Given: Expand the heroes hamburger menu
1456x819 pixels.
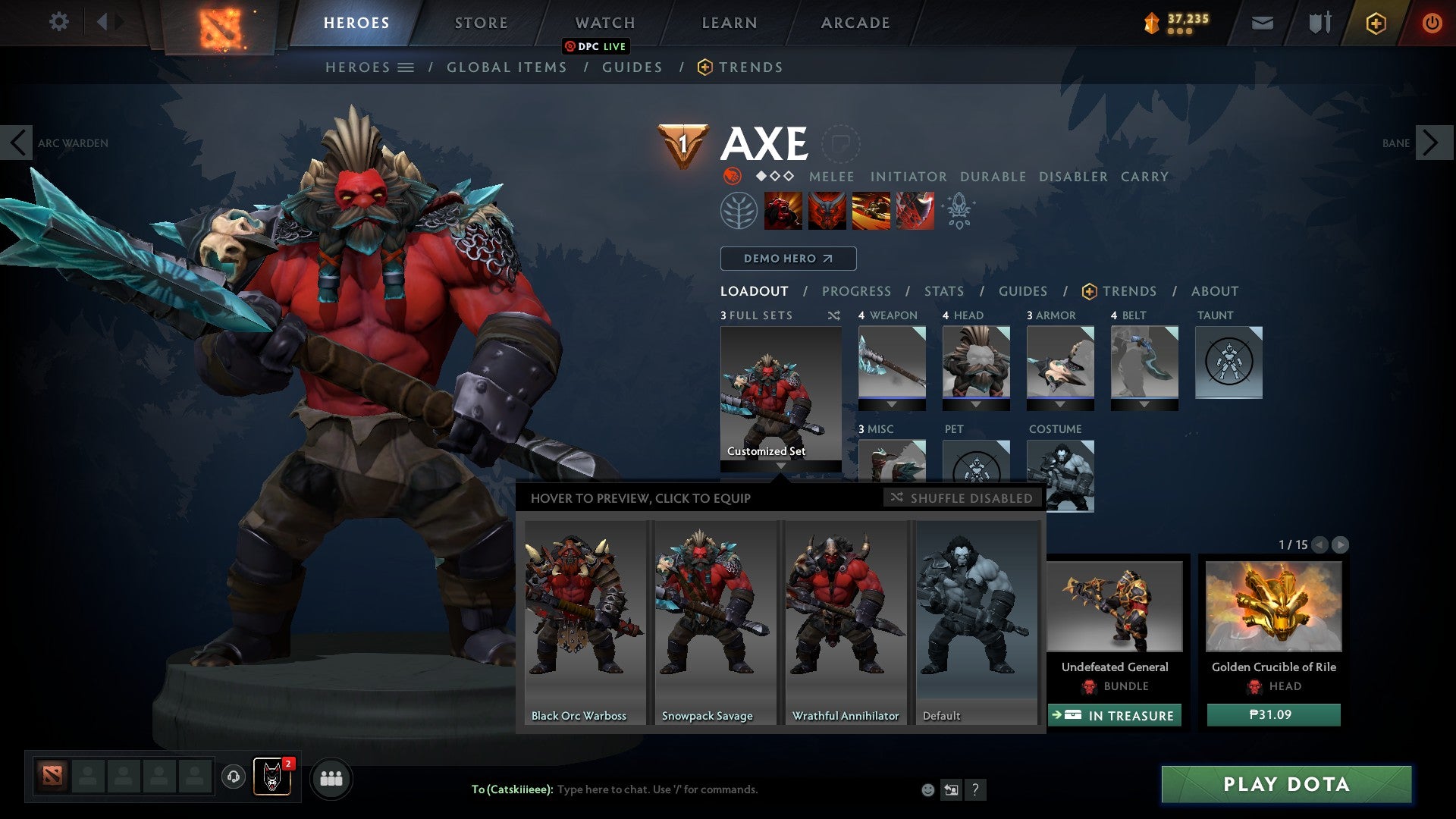Looking at the screenshot, I should coord(407,67).
